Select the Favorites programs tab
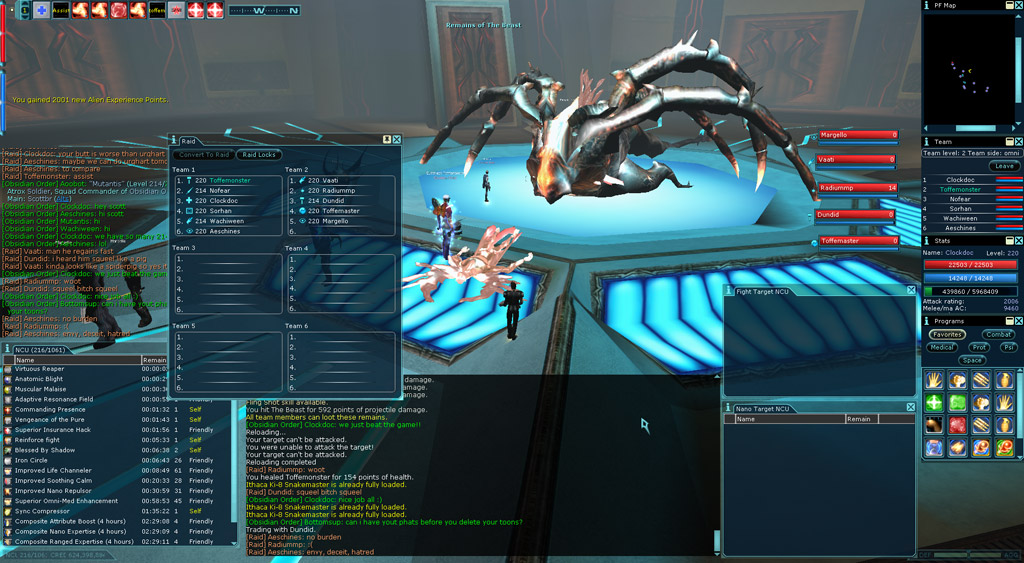 pyautogui.click(x=946, y=335)
